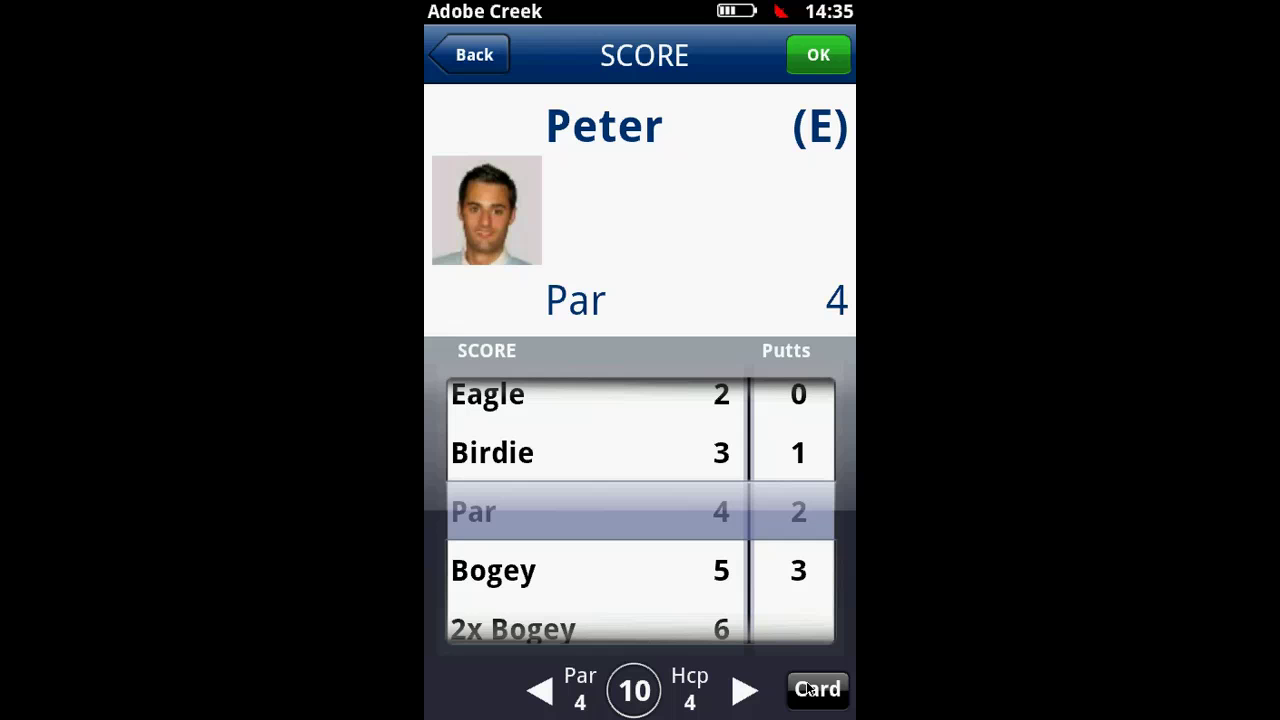
Task: Switch to the Putts column header
Action: [x=786, y=350]
